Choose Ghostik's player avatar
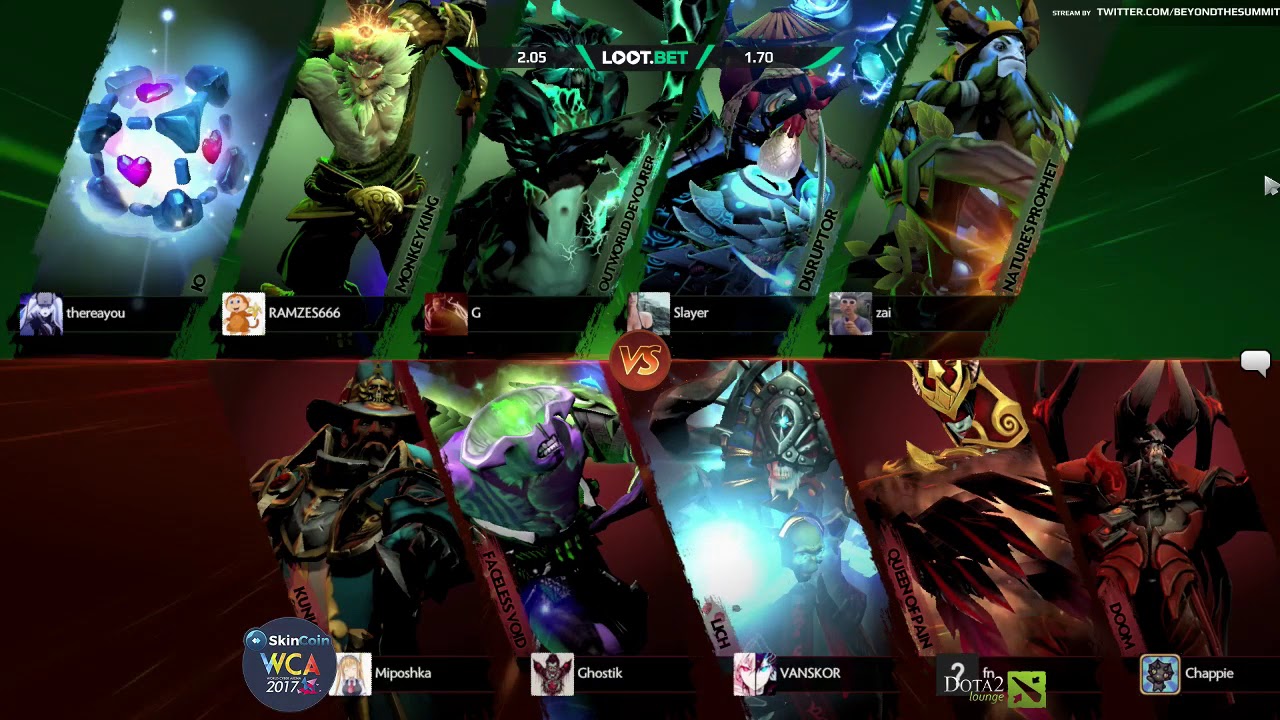The height and width of the screenshot is (720, 1280). click(552, 673)
